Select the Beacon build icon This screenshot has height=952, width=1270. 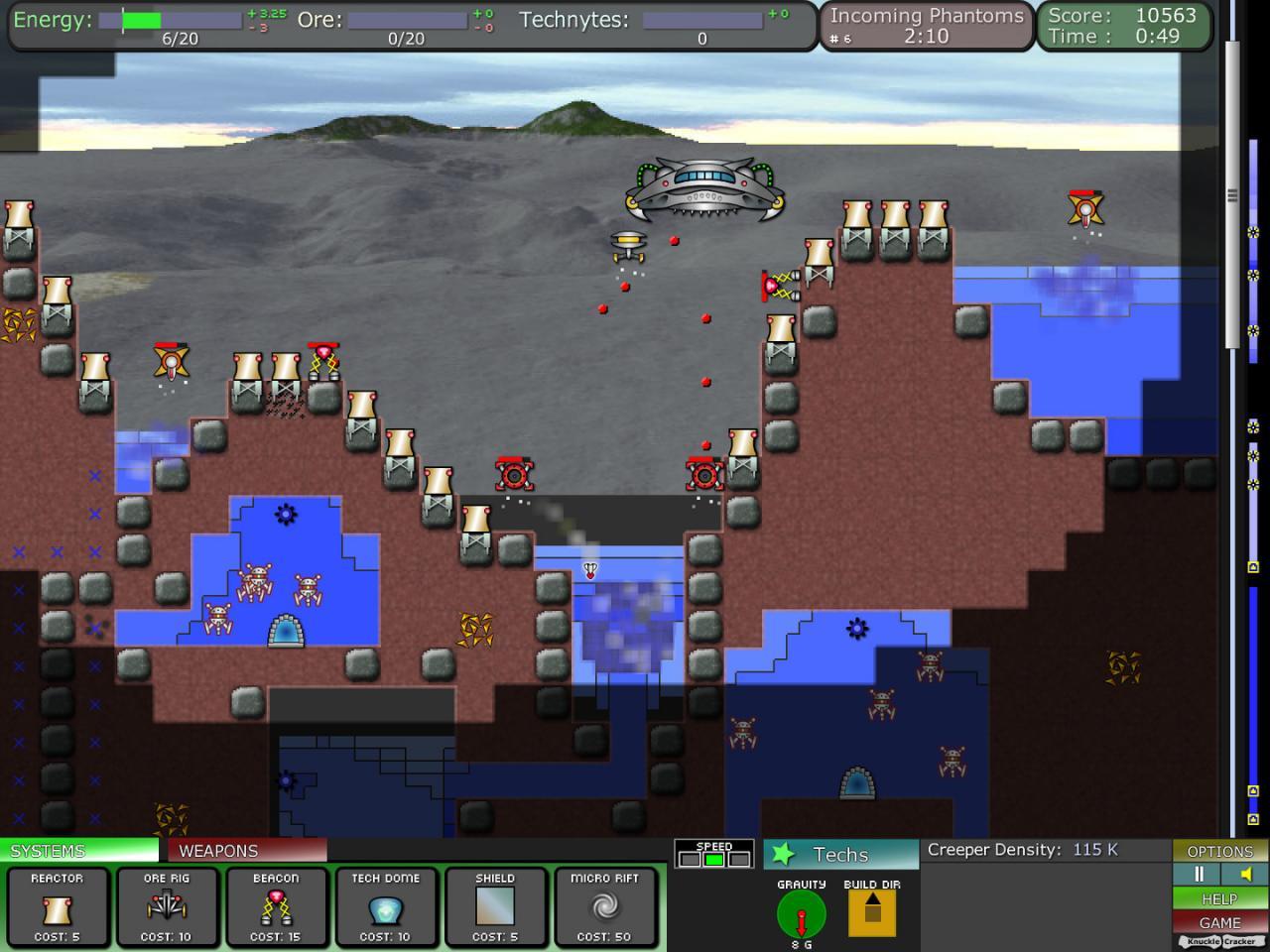[x=277, y=907]
